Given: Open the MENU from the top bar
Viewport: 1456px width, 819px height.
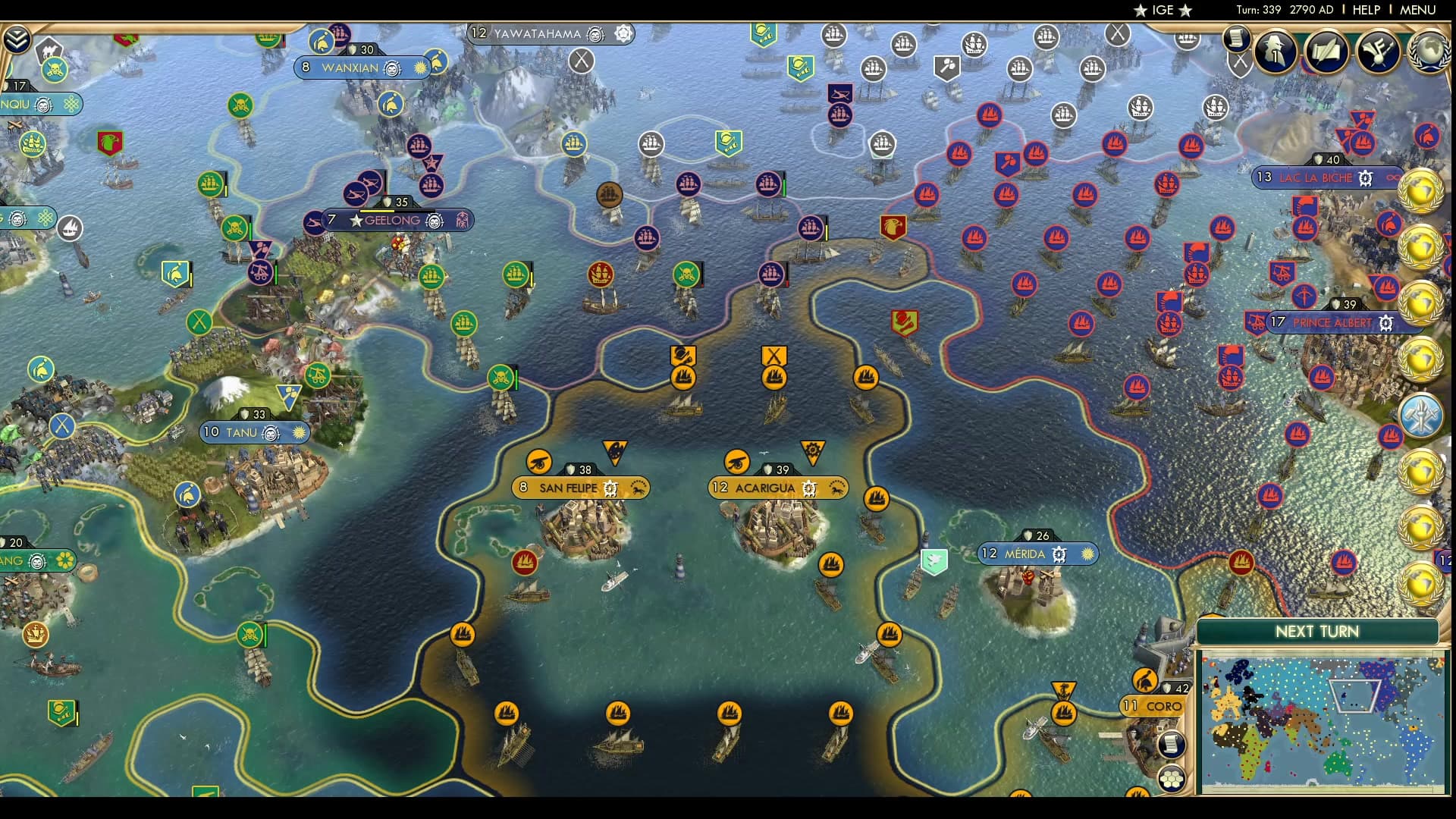Looking at the screenshot, I should point(1417,10).
